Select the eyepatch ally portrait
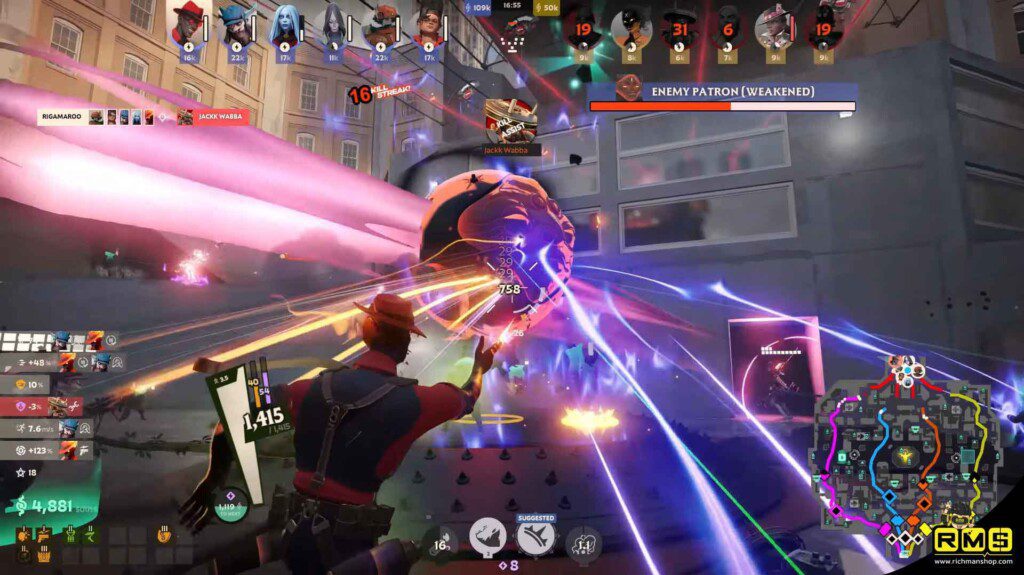The image size is (1024, 575). pyautogui.click(x=427, y=25)
